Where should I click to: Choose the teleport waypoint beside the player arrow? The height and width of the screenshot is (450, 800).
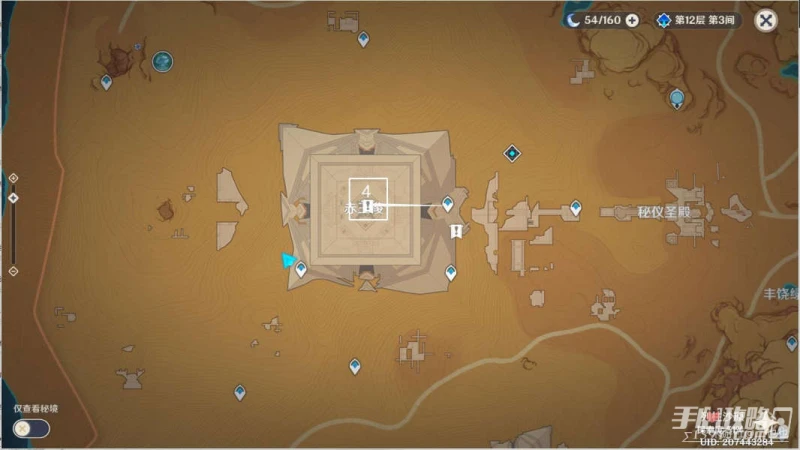[301, 267]
